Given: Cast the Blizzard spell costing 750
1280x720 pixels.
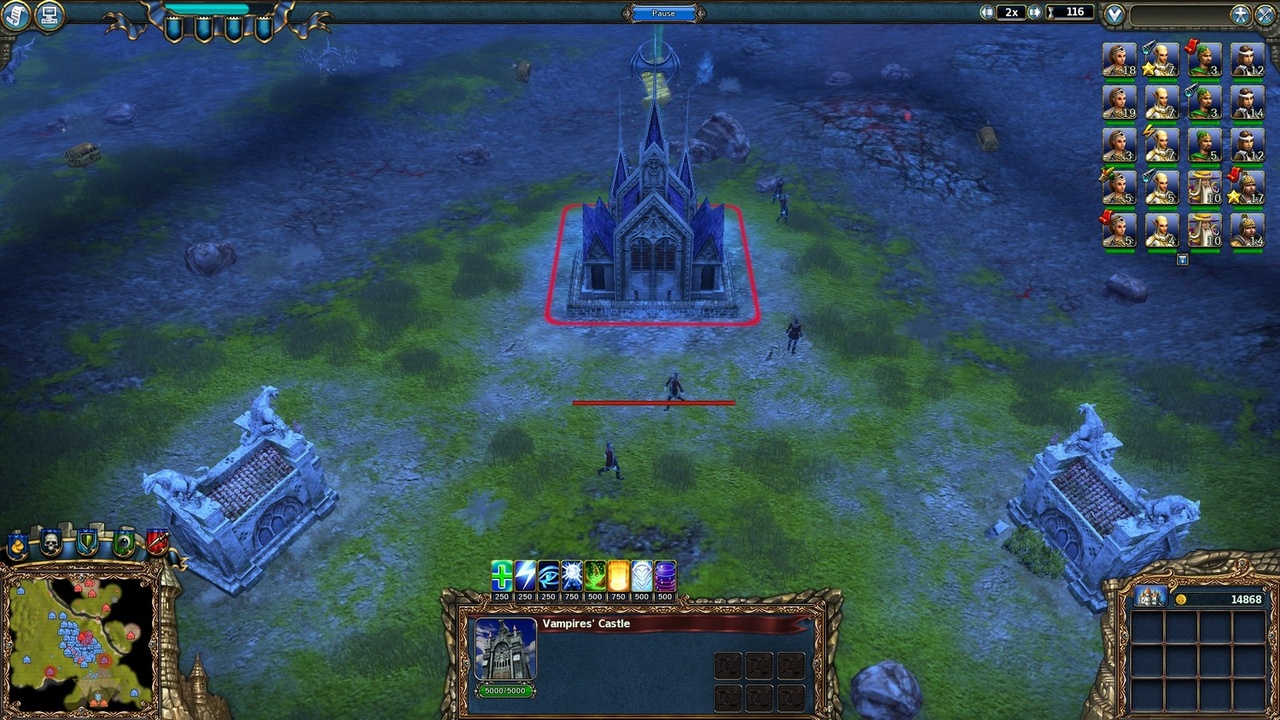Looking at the screenshot, I should pyautogui.click(x=571, y=575).
